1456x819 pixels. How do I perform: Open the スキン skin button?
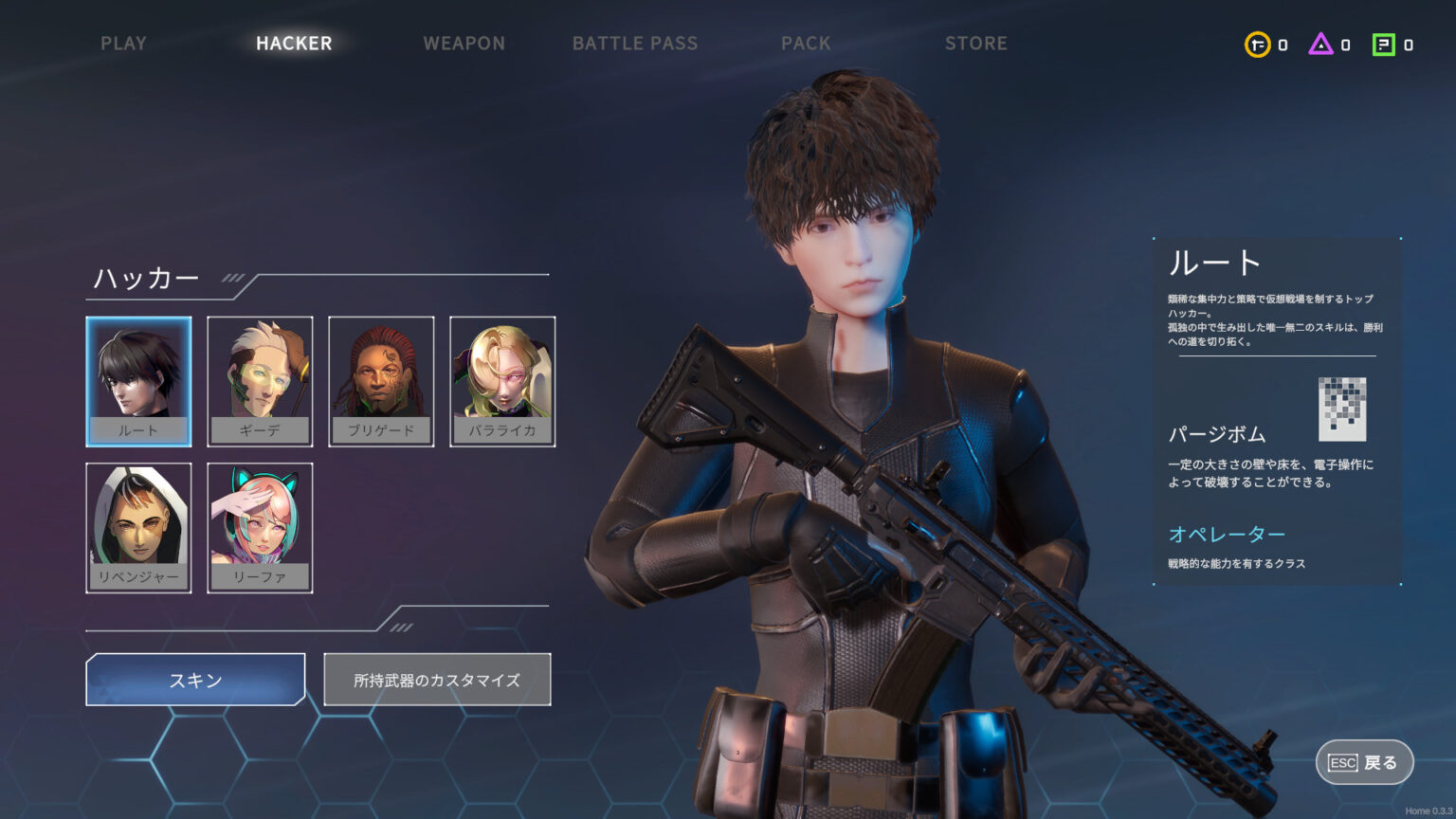(x=195, y=680)
